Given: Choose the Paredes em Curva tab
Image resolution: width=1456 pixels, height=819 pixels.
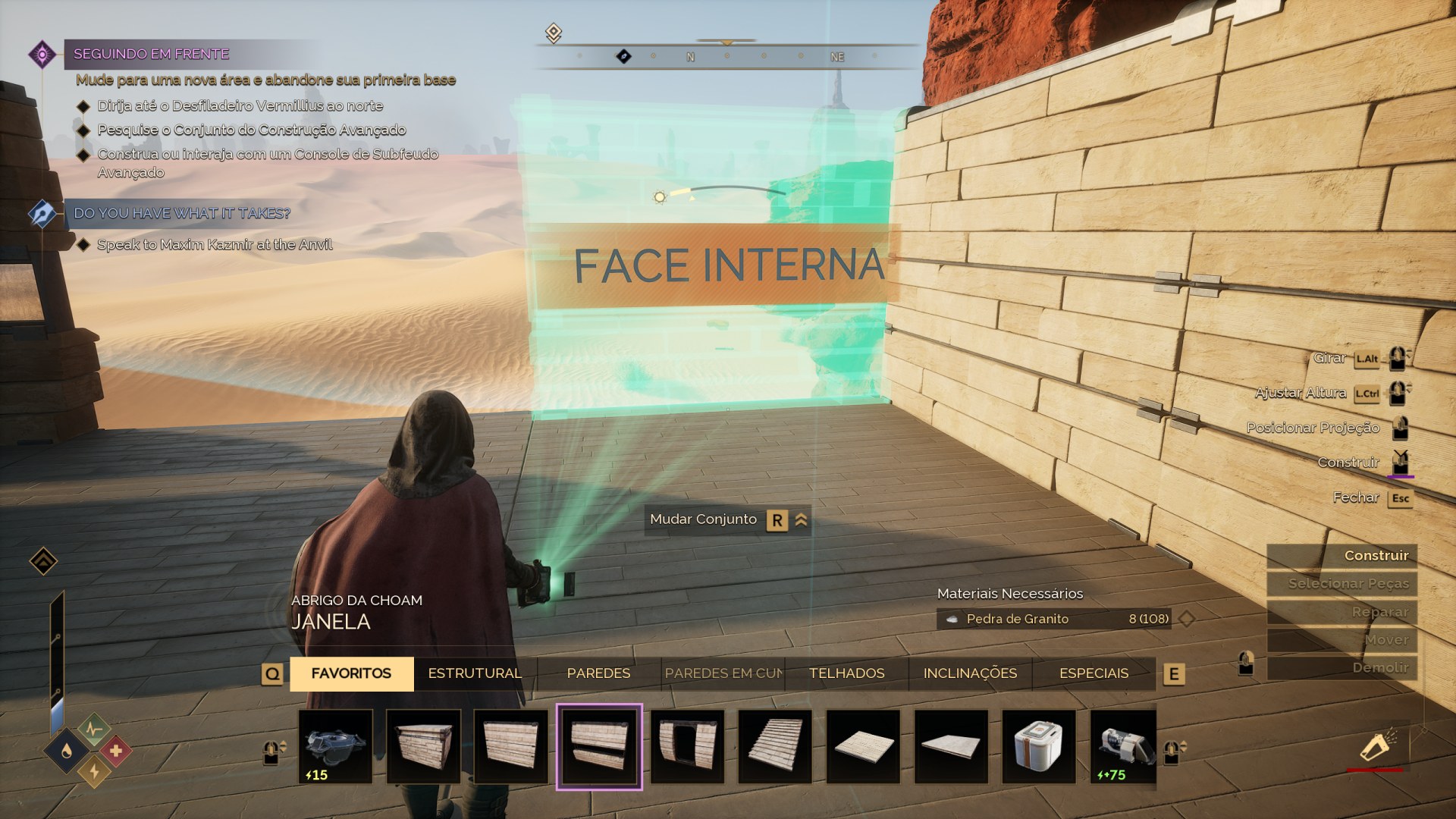Looking at the screenshot, I should coord(723,673).
